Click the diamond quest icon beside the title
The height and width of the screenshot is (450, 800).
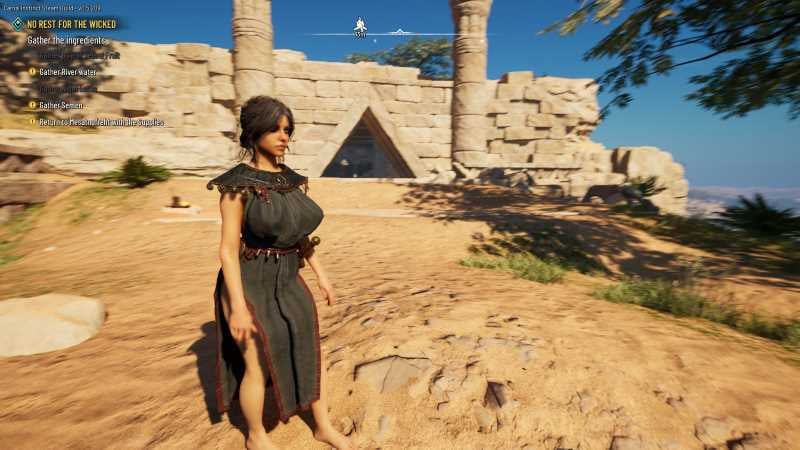17,23
